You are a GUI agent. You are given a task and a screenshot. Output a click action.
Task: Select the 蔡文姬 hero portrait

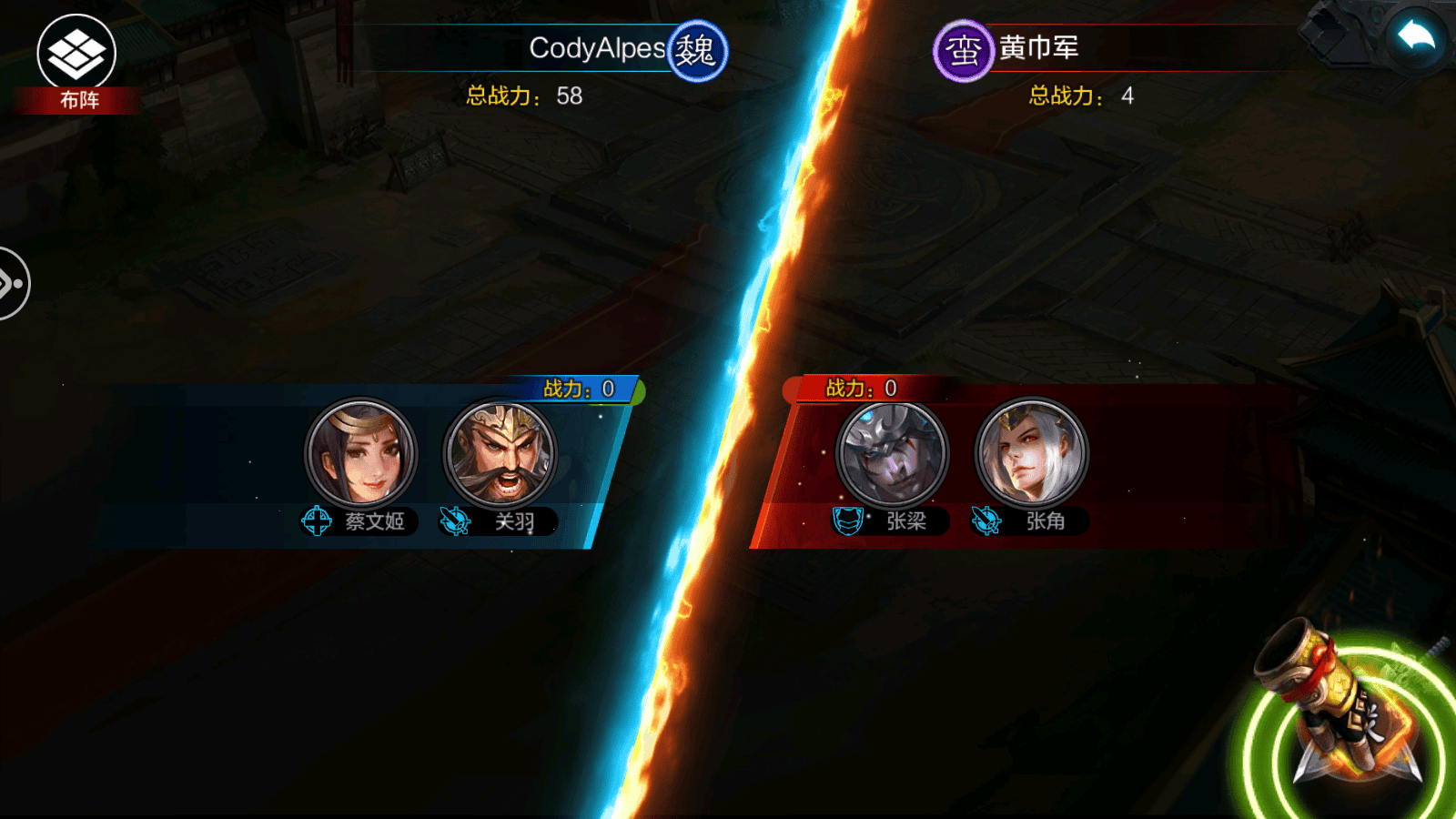[361, 452]
